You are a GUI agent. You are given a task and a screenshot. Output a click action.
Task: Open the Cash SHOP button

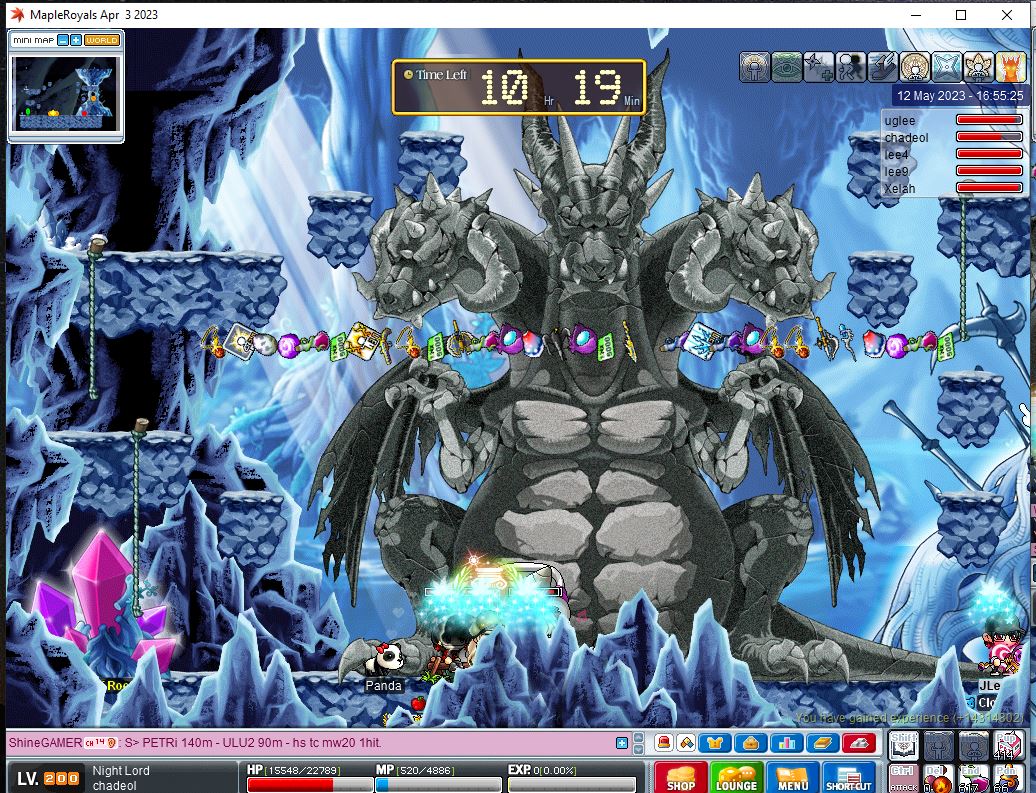click(681, 778)
